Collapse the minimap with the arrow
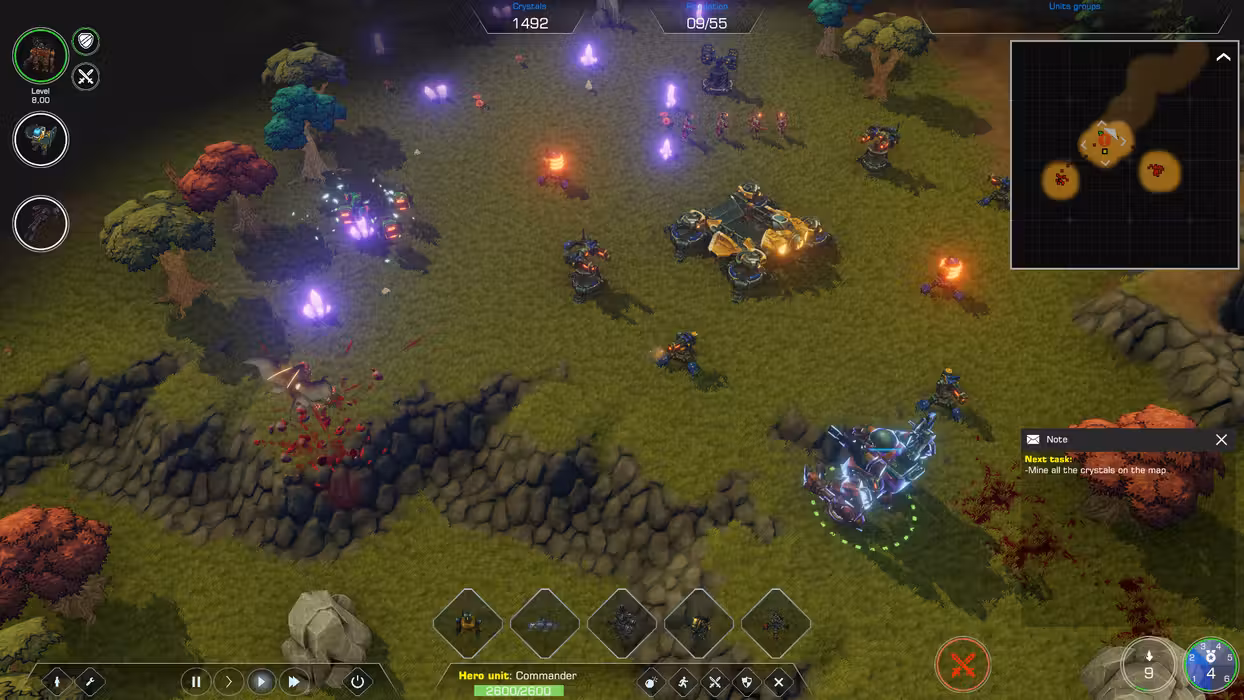This screenshot has height=700, width=1244. (x=1223, y=58)
